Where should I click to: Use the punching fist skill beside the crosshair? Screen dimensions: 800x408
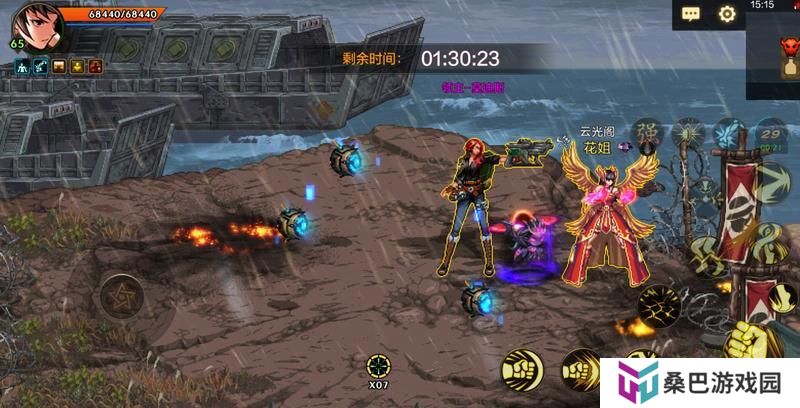[522, 369]
